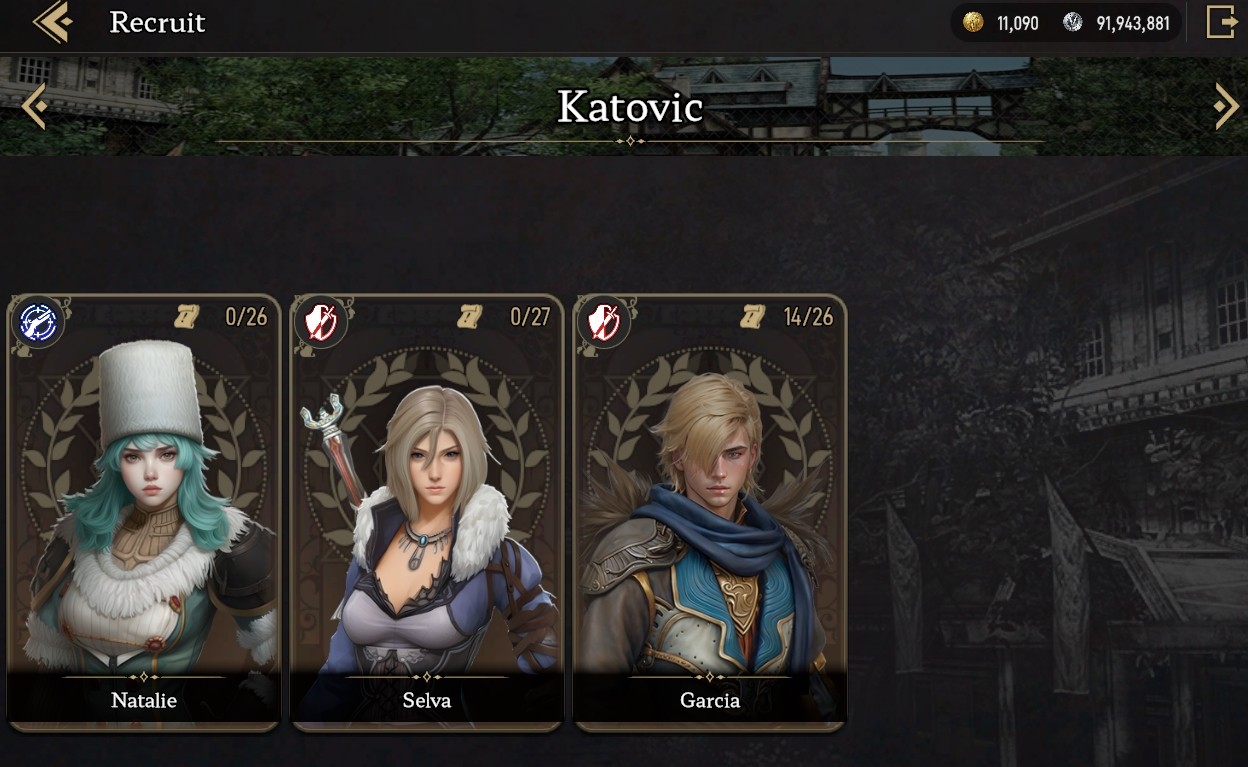Image resolution: width=1248 pixels, height=767 pixels.
Task: Choose the Selva recruit card
Action: coord(427,512)
